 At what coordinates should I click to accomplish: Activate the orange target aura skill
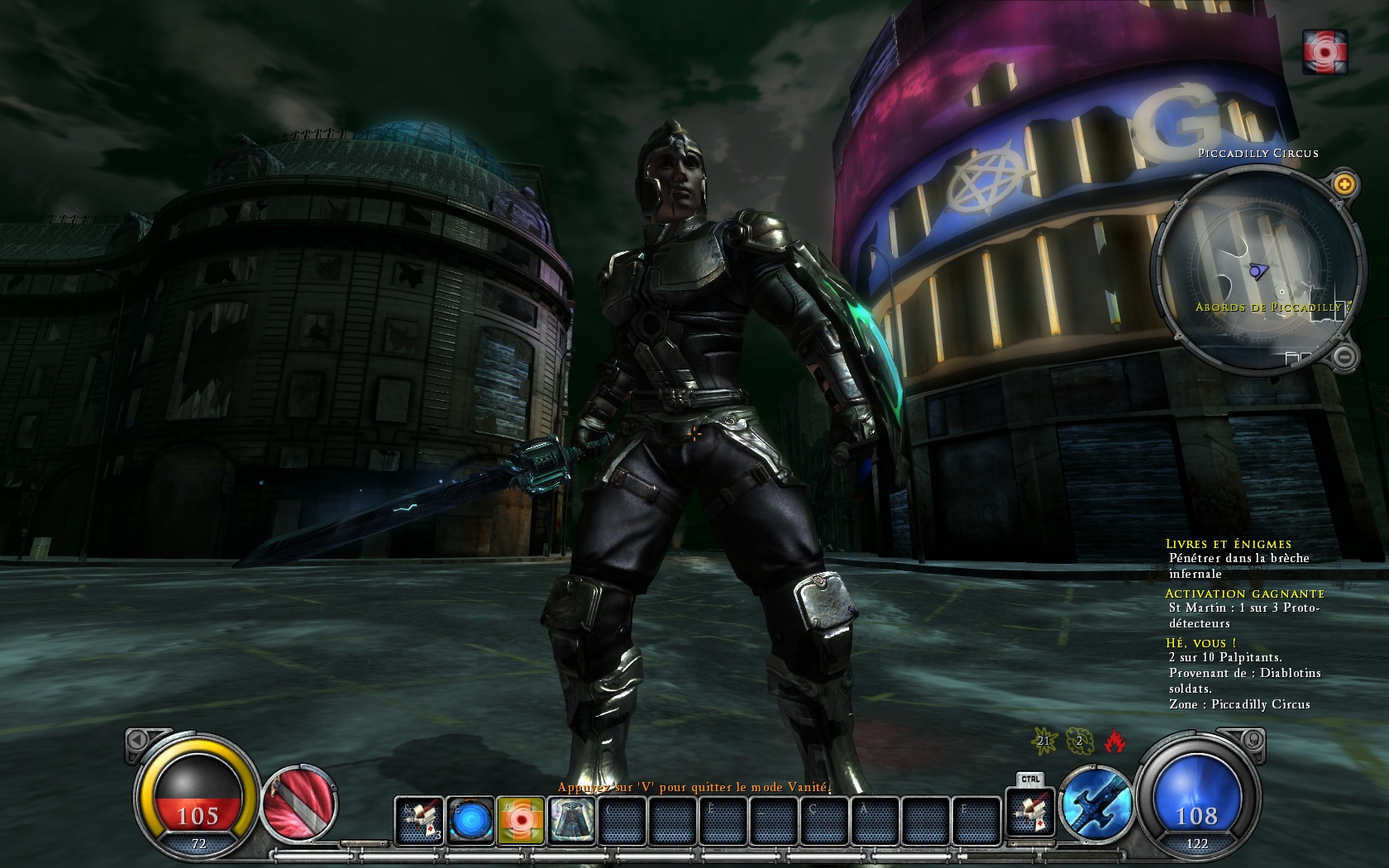point(521,820)
